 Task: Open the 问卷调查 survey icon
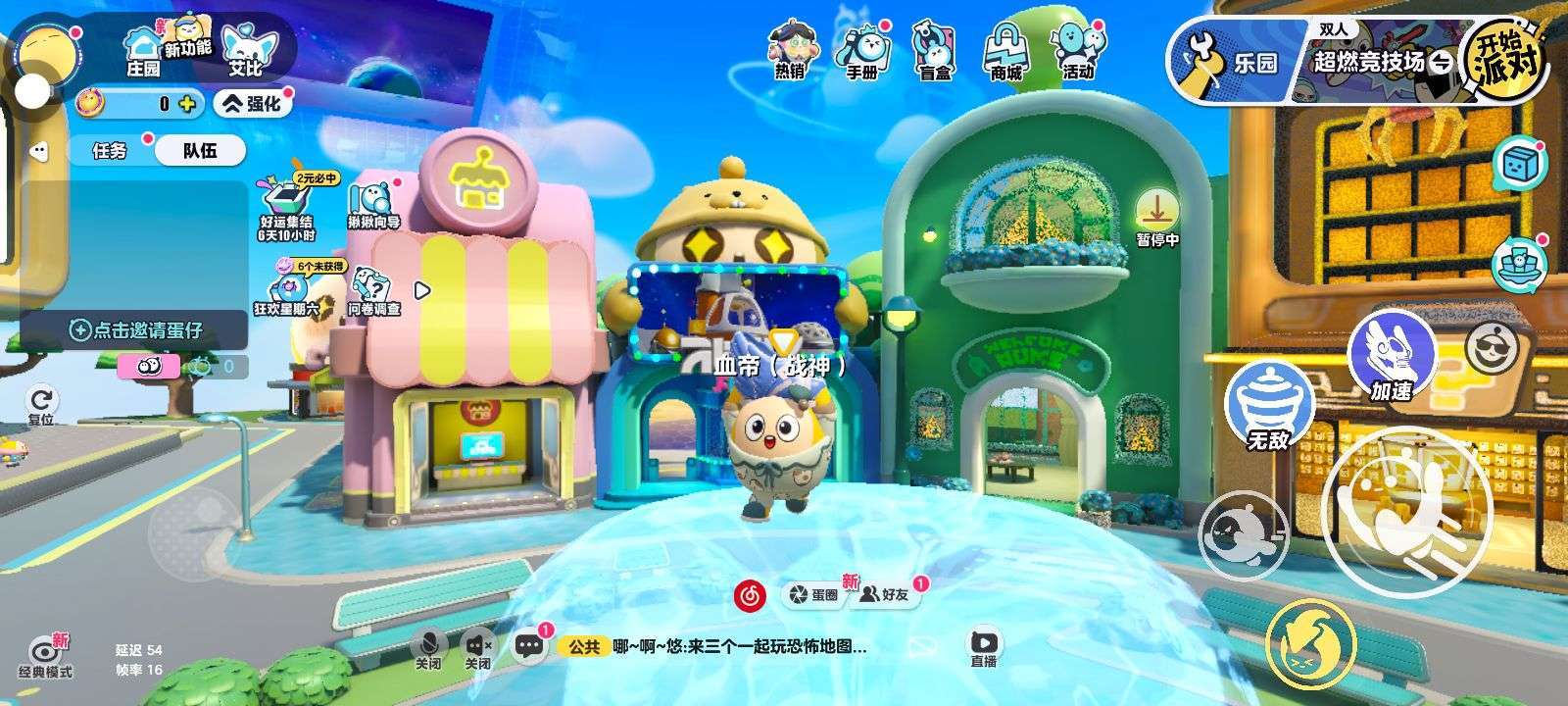coord(374,291)
